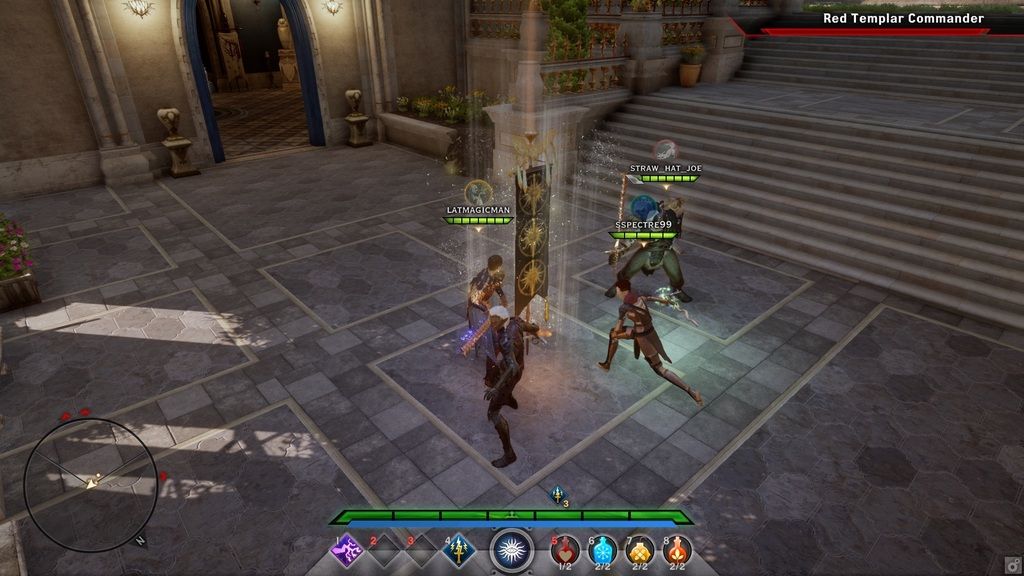Image resolution: width=1024 pixels, height=576 pixels.
Task: Drink the red heart healing potion
Action: (x=565, y=550)
